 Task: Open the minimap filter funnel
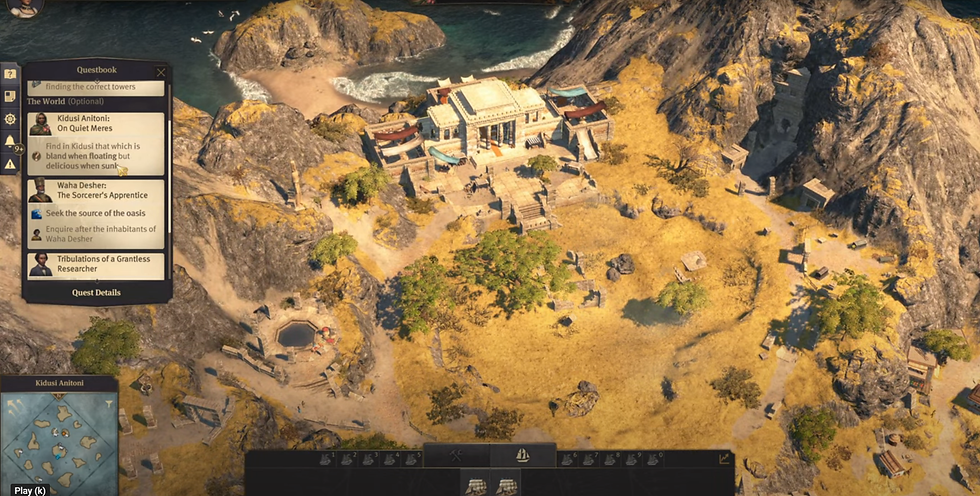(x=111, y=405)
